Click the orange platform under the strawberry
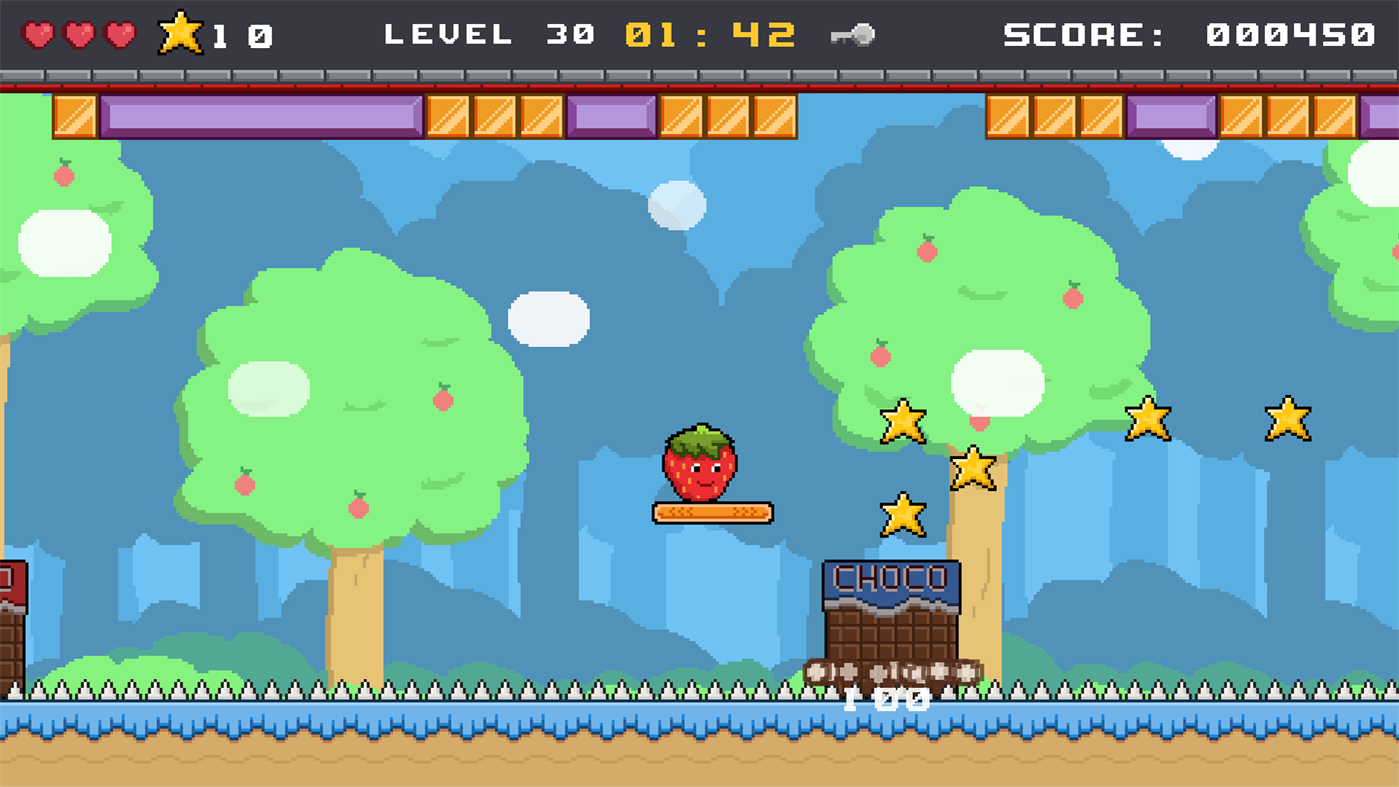 click(712, 512)
